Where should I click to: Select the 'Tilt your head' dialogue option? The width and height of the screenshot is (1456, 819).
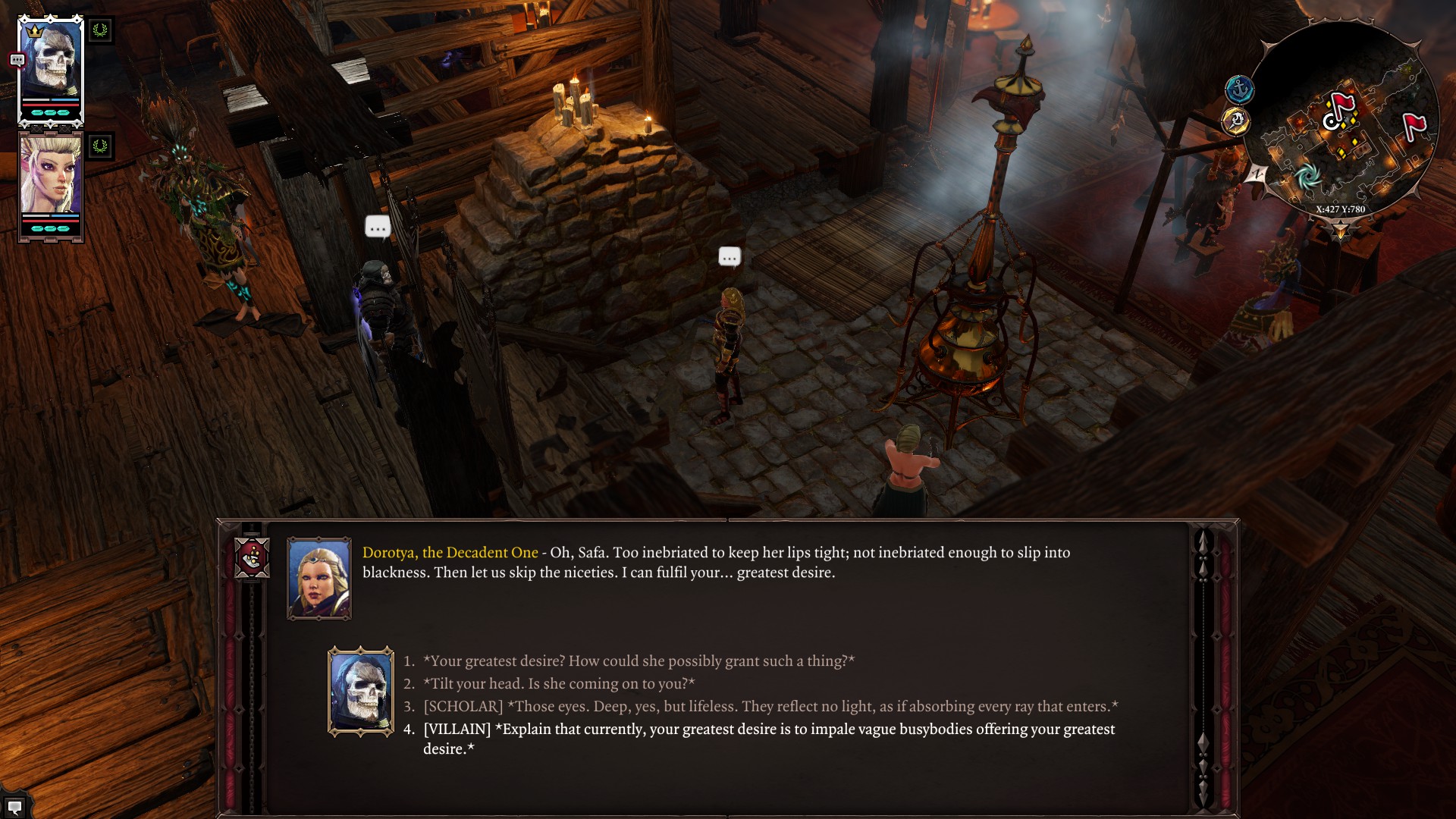pos(559,684)
